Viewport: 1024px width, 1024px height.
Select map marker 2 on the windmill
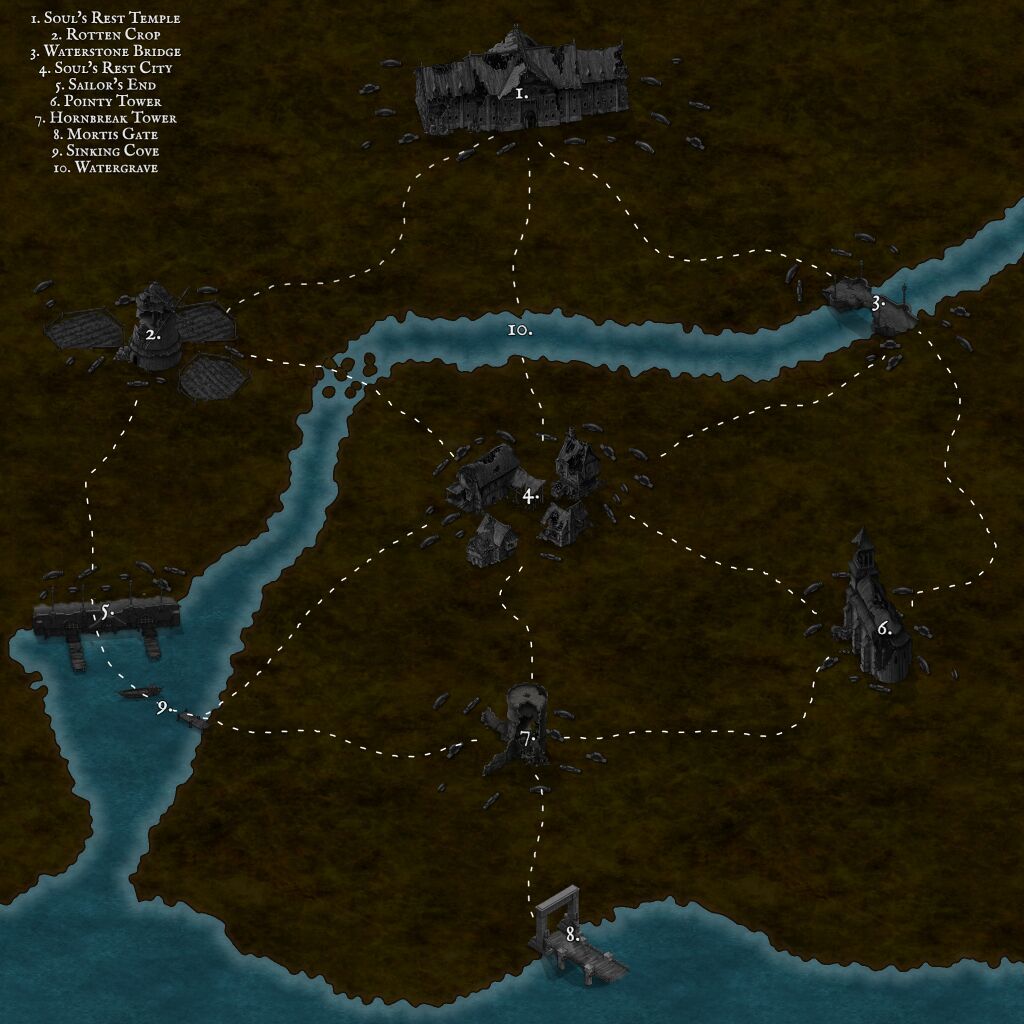(x=153, y=335)
